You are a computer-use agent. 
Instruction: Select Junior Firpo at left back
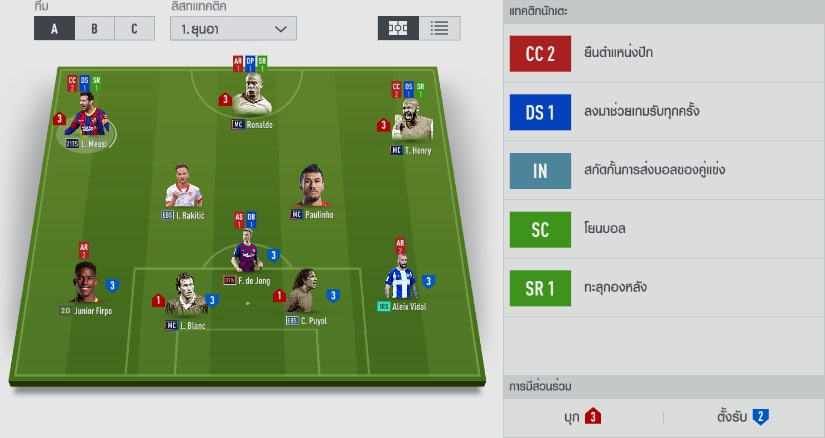click(x=85, y=286)
